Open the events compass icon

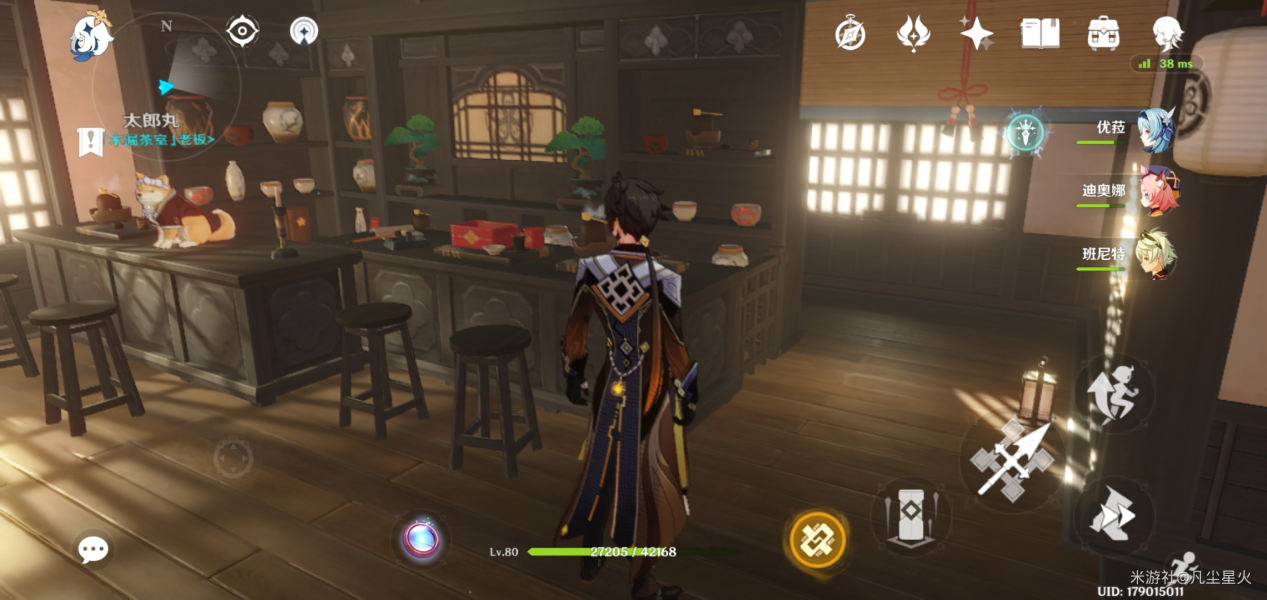(x=850, y=34)
